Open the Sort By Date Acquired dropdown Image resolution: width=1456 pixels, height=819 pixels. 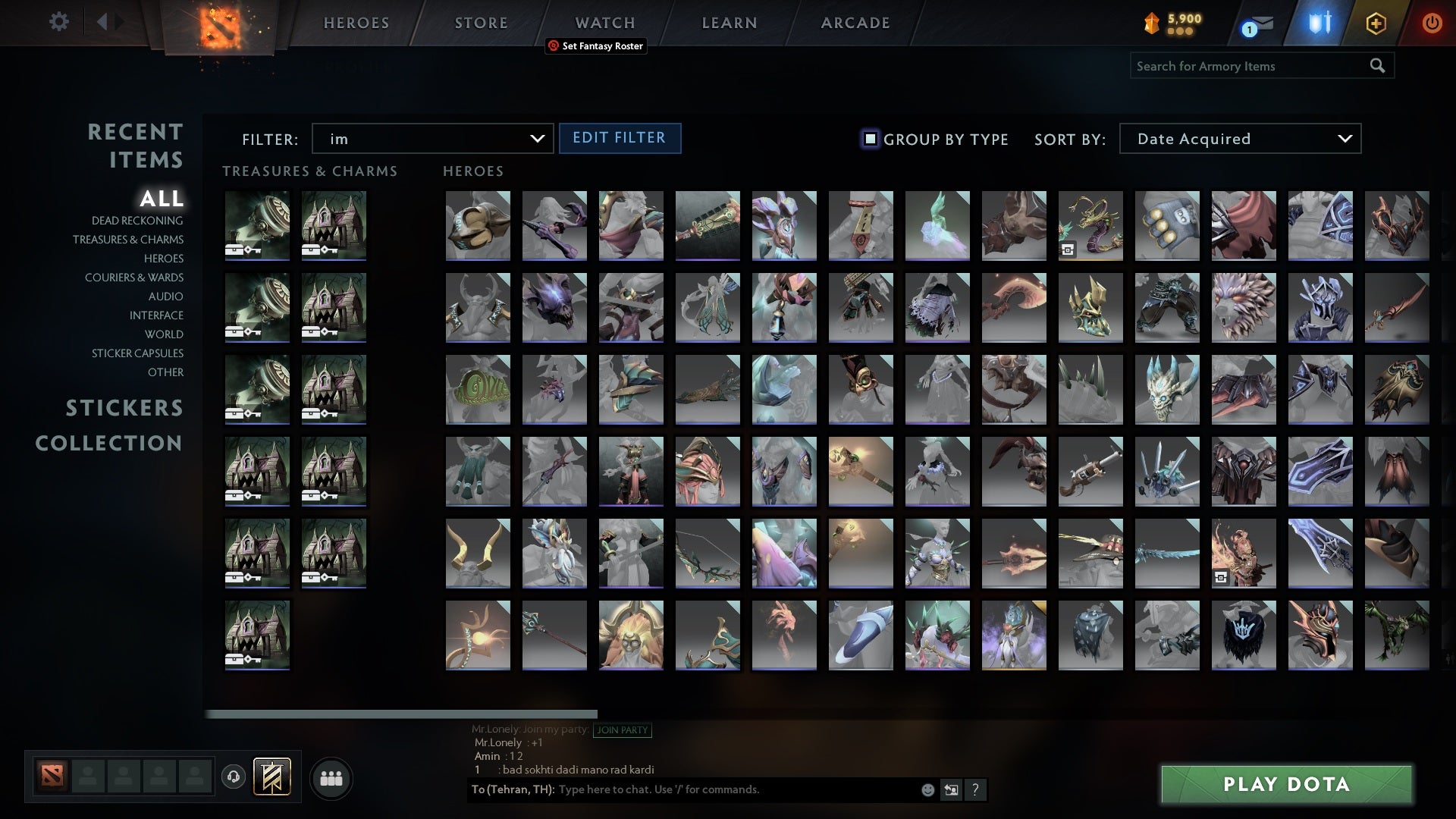click(1239, 139)
